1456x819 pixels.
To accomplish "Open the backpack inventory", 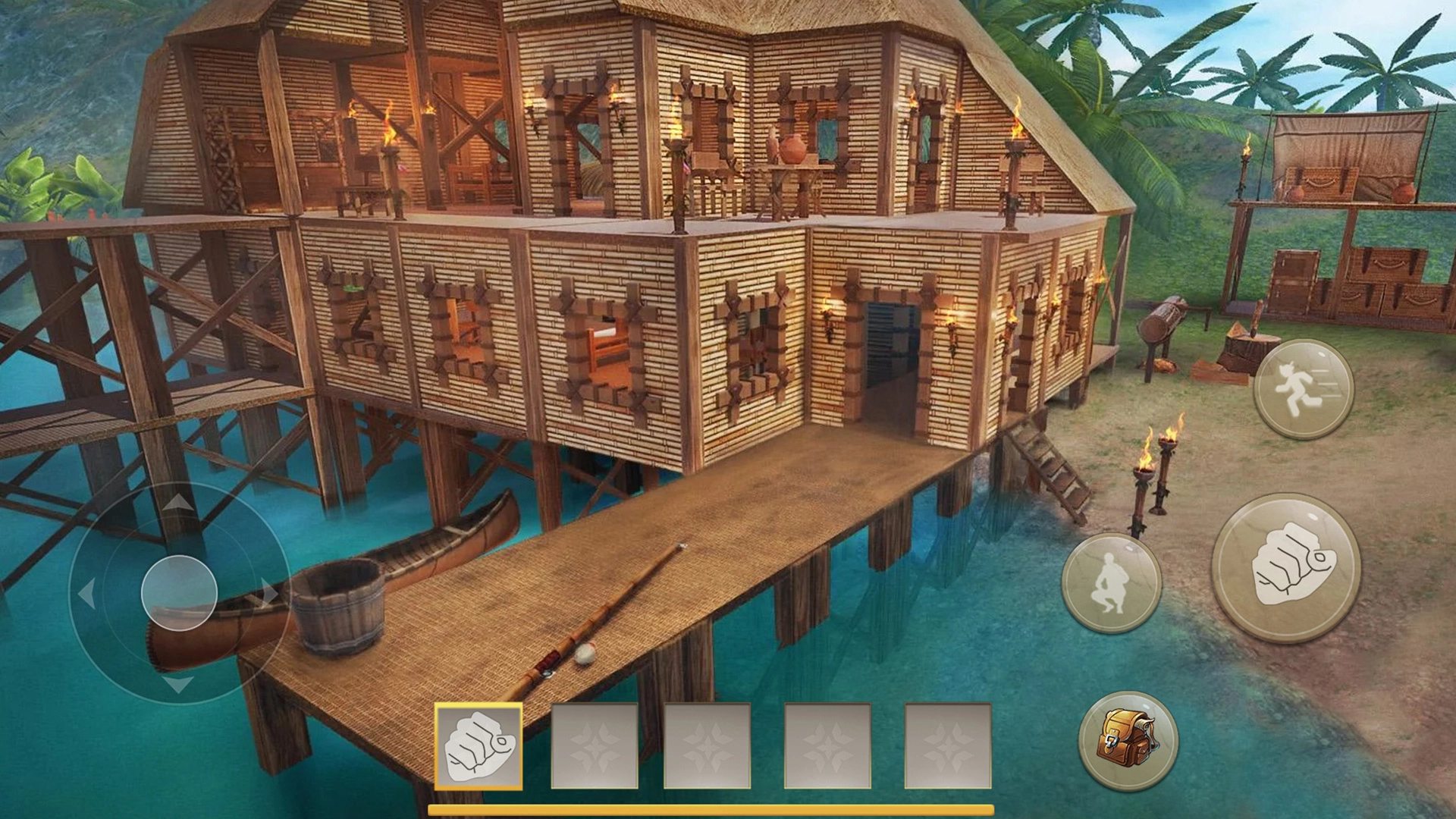I will [x=1128, y=740].
